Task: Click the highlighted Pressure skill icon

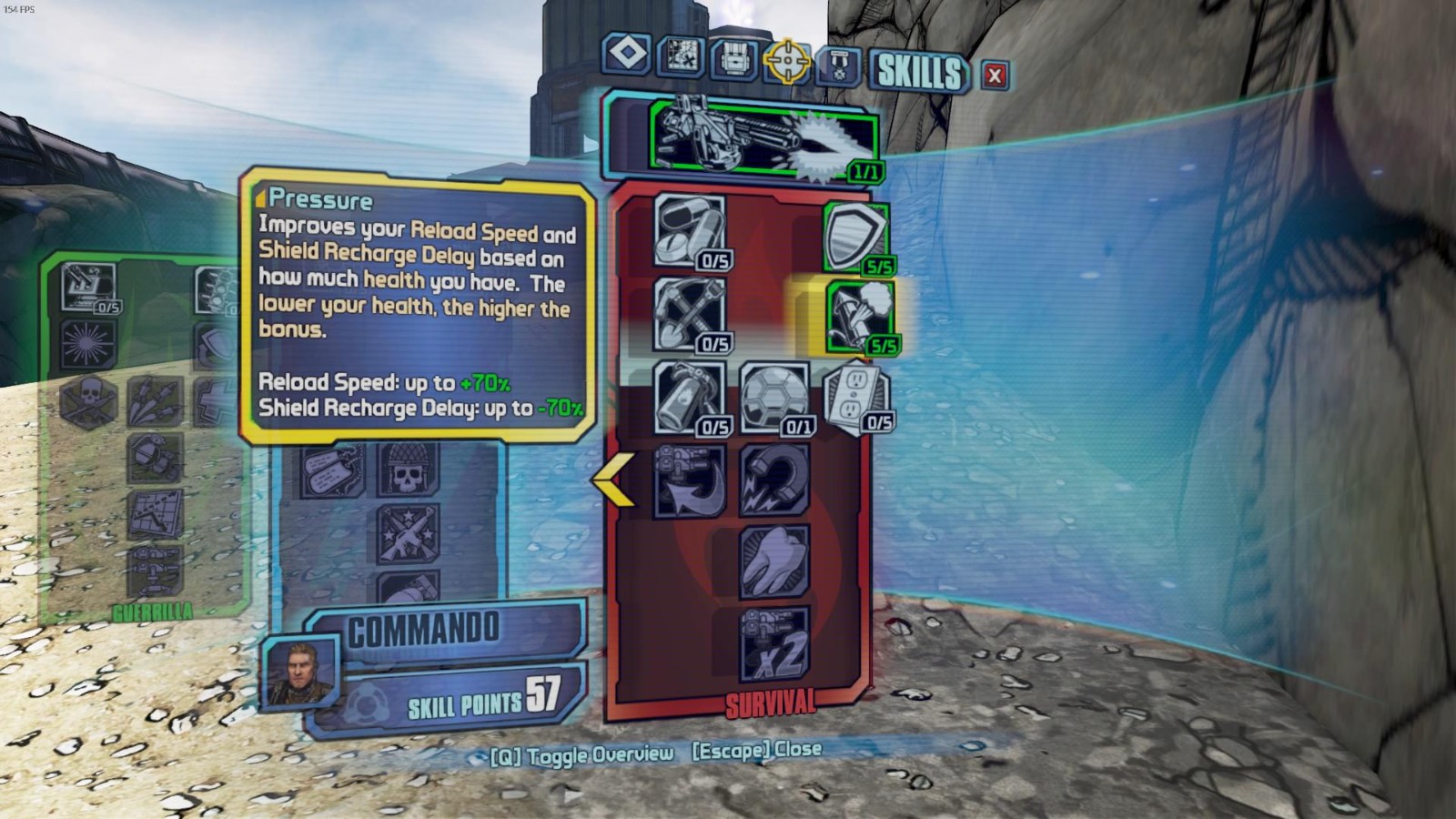Action: click(859, 316)
